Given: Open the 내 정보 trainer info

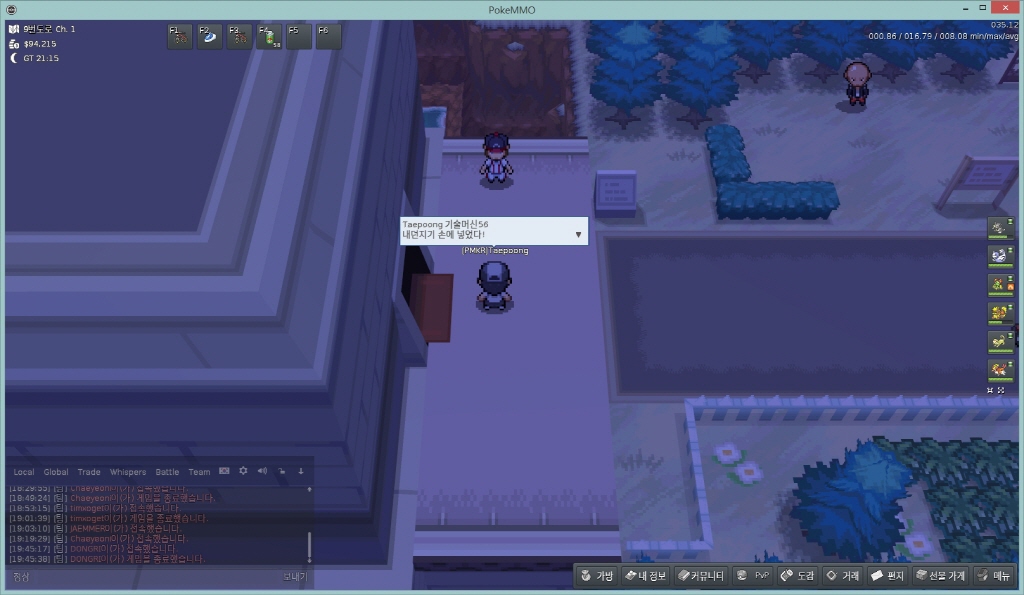Looking at the screenshot, I should pos(644,576).
